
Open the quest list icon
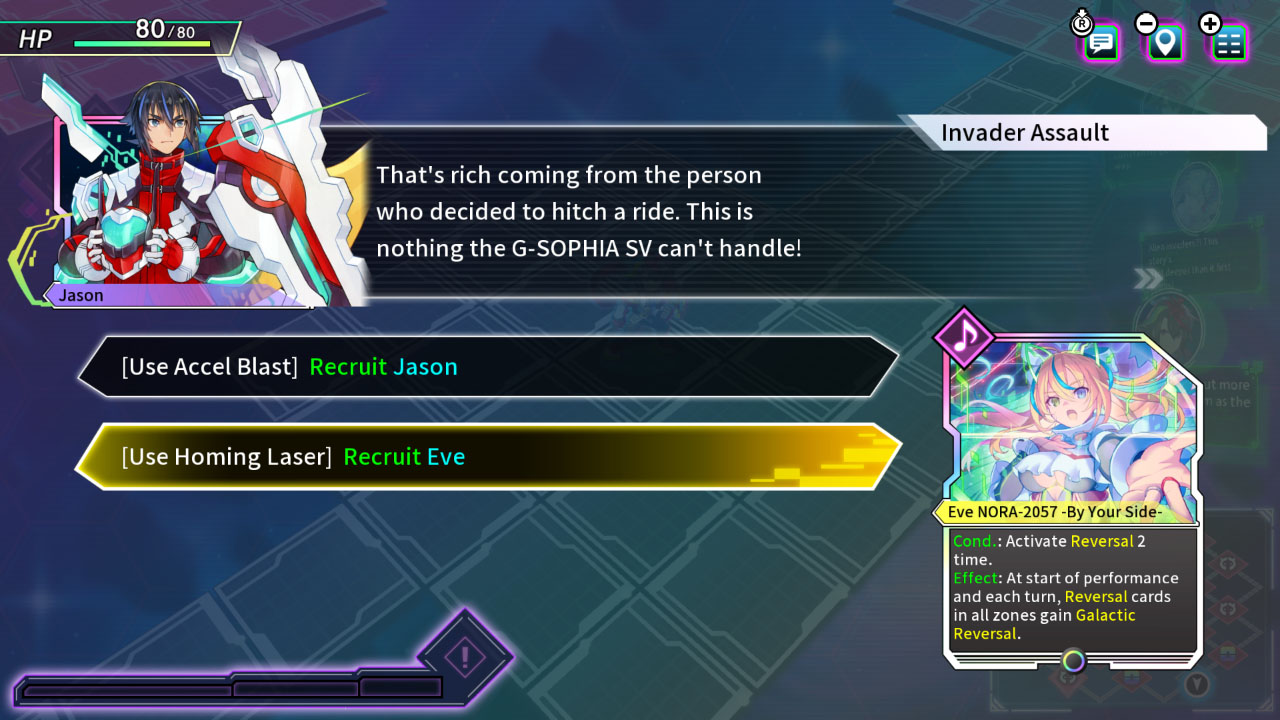pos(1230,44)
